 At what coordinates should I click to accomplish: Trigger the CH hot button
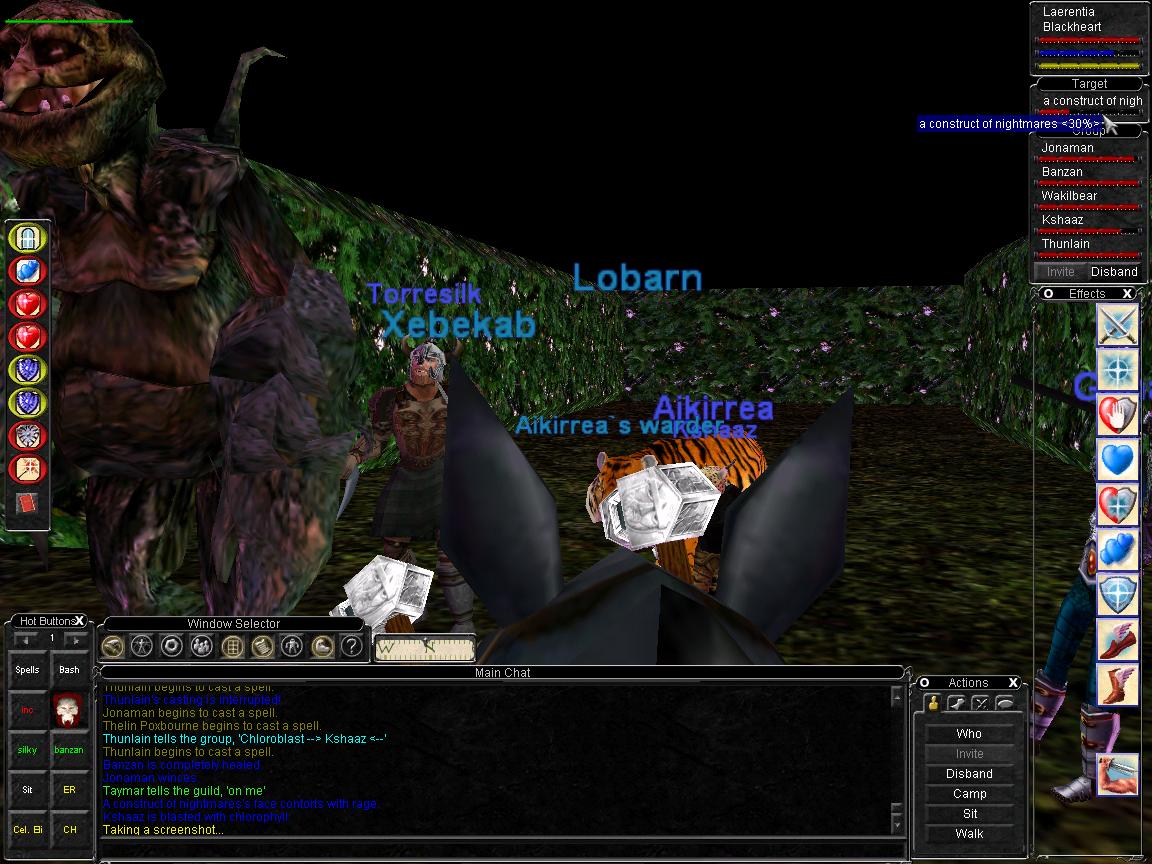coord(69,830)
